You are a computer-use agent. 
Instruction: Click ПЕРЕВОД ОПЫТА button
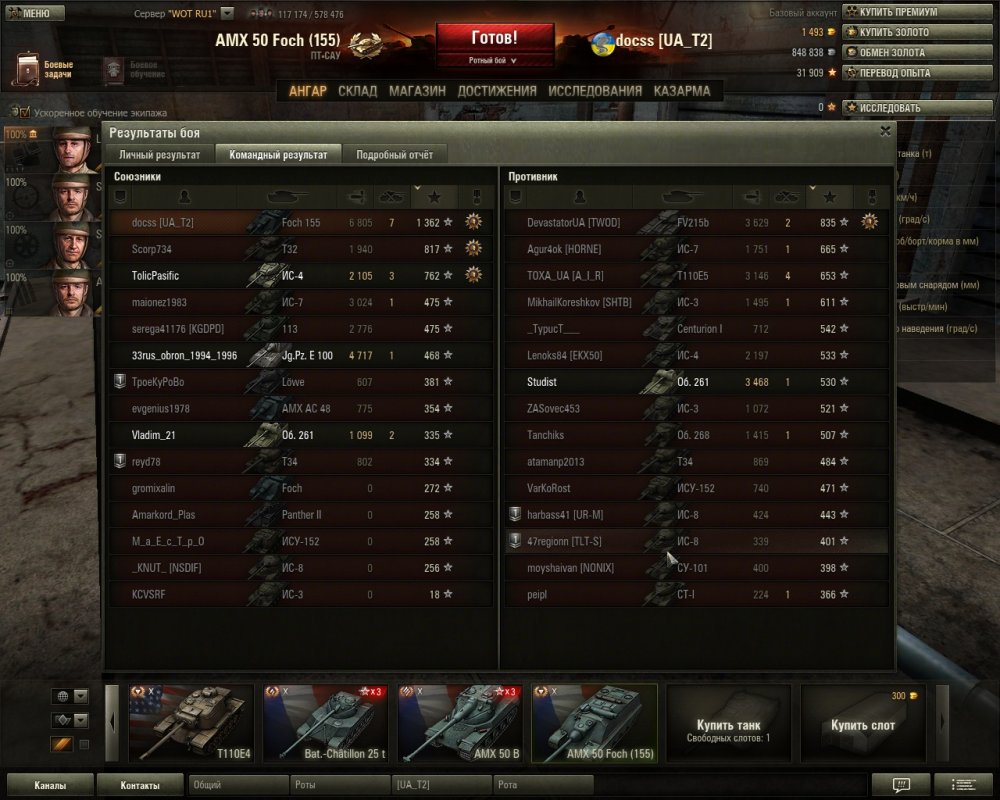coord(893,72)
